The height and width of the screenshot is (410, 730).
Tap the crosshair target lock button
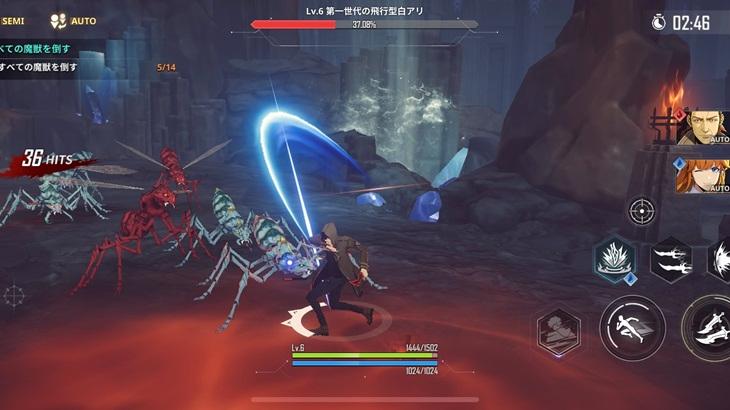(x=642, y=210)
